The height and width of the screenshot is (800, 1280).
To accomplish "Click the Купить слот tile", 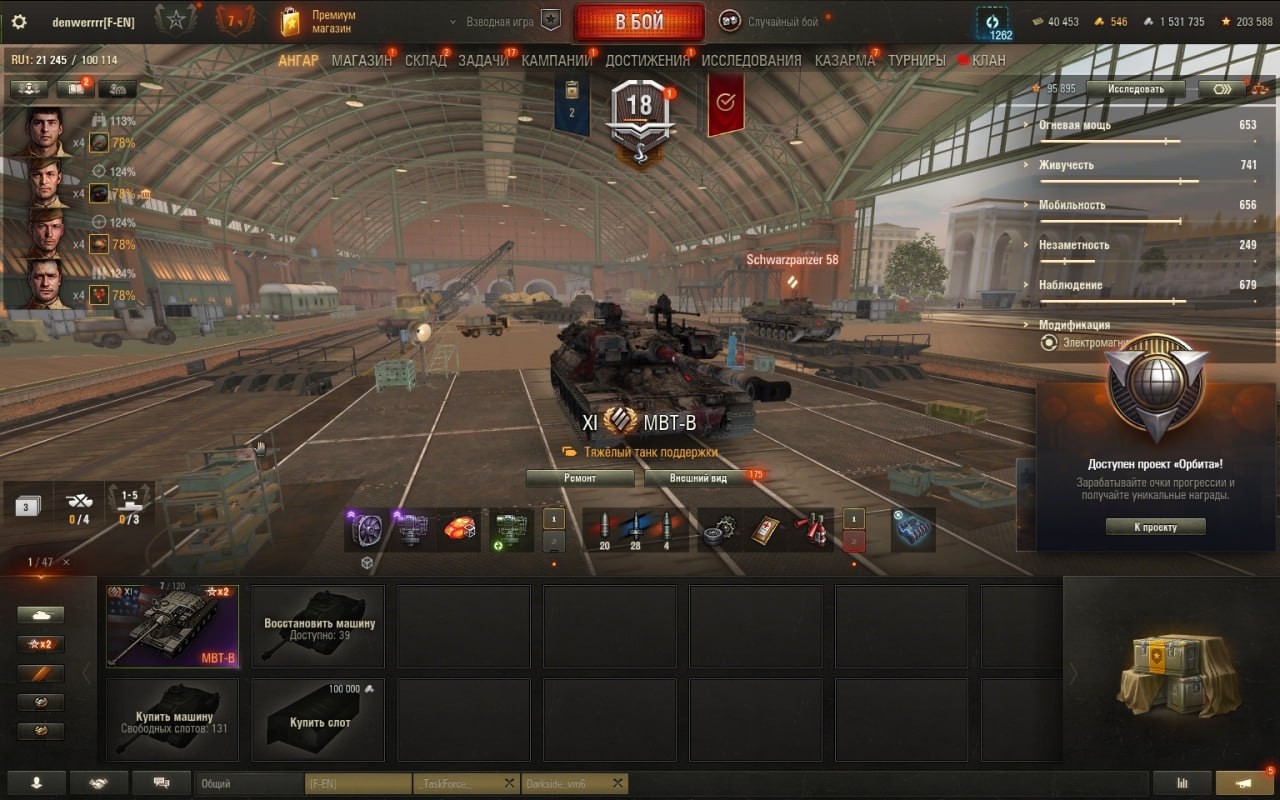I will pyautogui.click(x=318, y=720).
